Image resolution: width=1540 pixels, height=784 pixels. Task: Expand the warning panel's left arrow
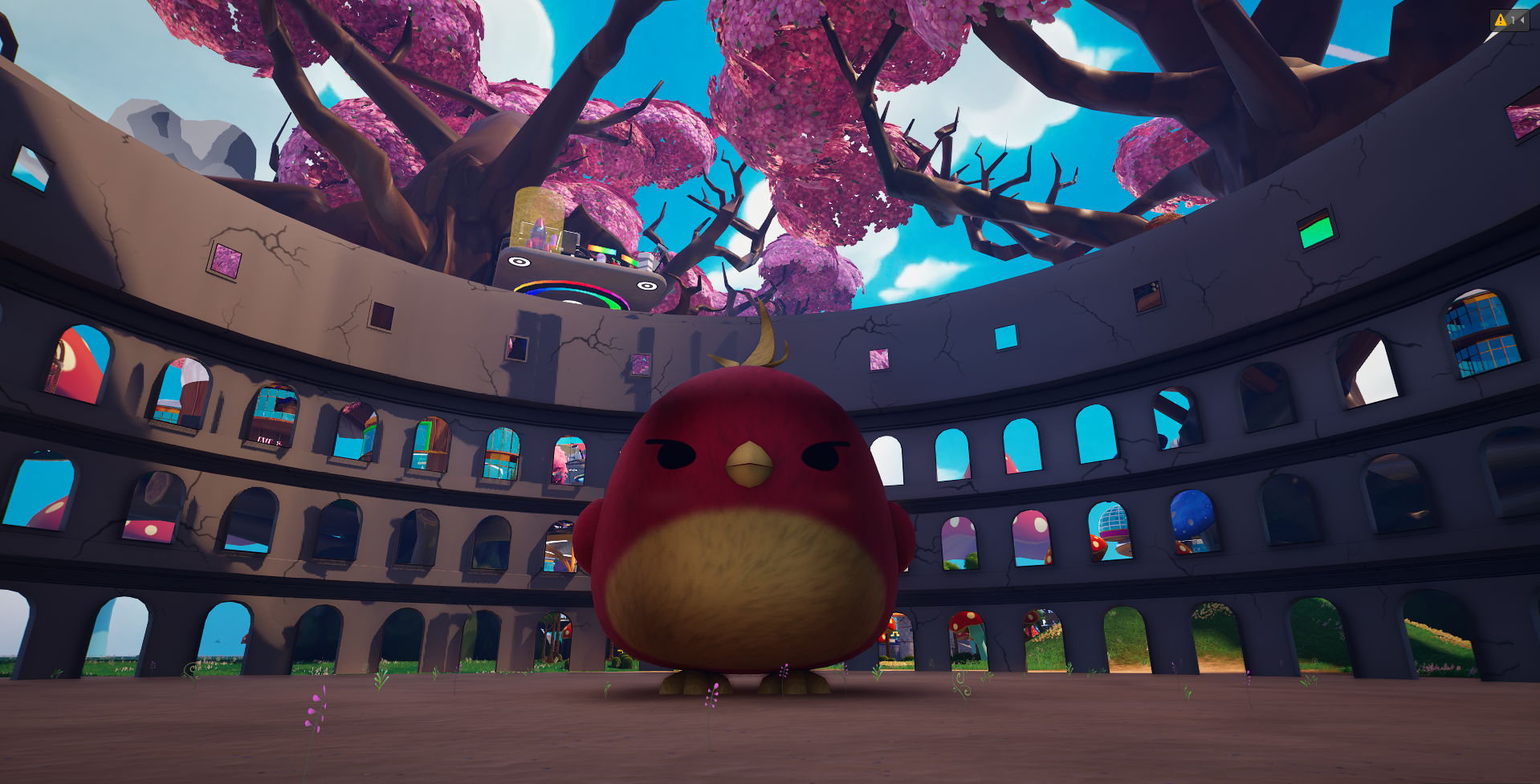coord(1522,20)
